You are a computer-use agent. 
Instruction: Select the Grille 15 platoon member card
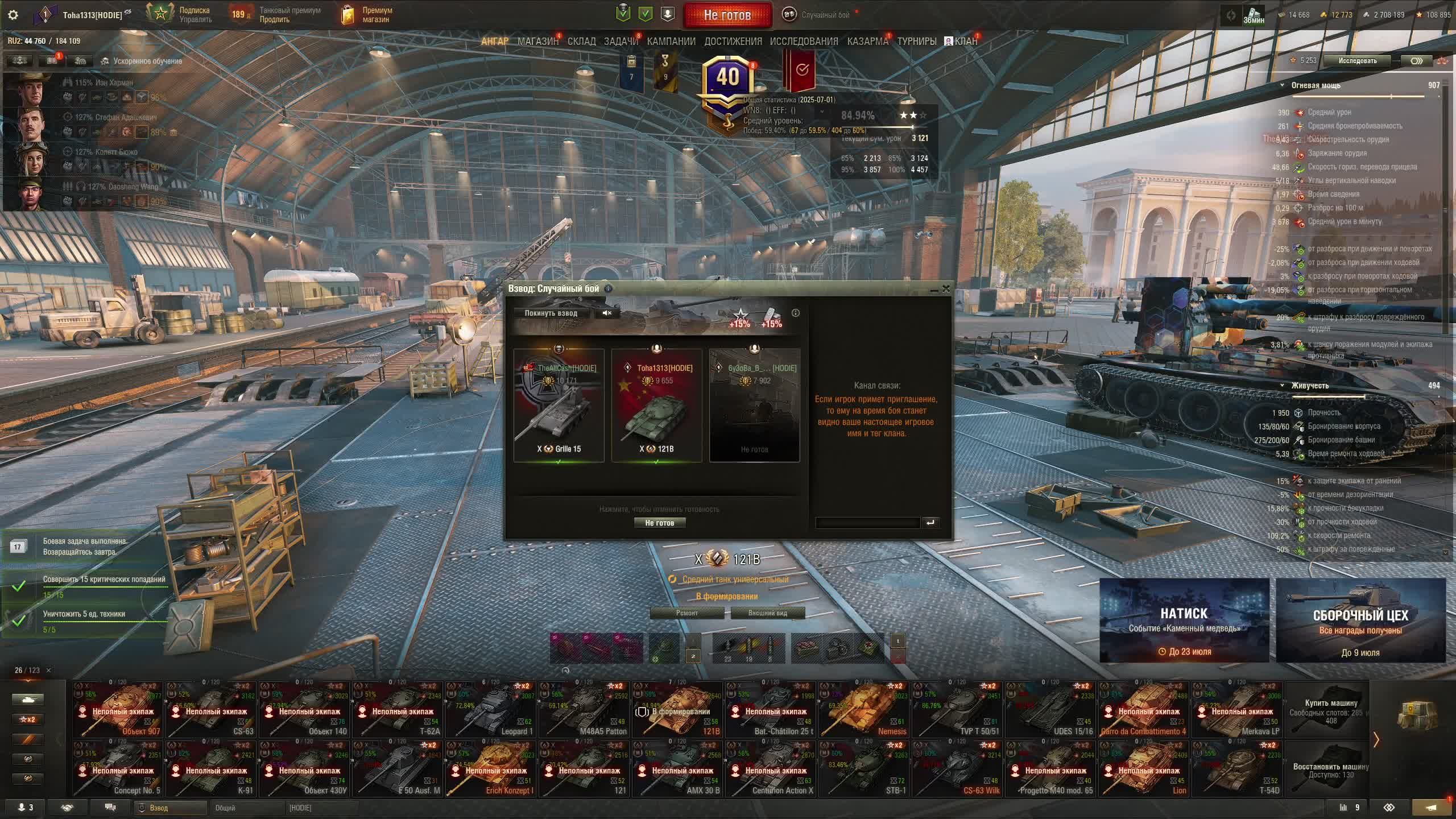559,405
